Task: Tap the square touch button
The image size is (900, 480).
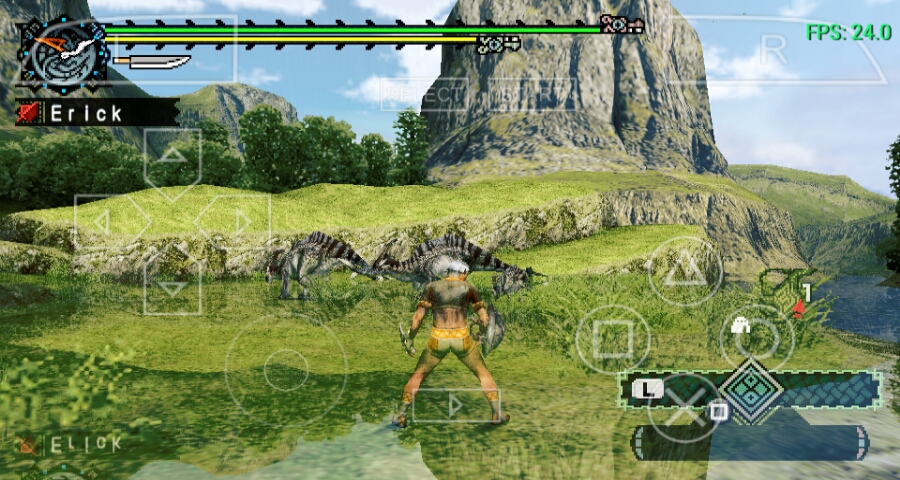Action: coord(613,342)
